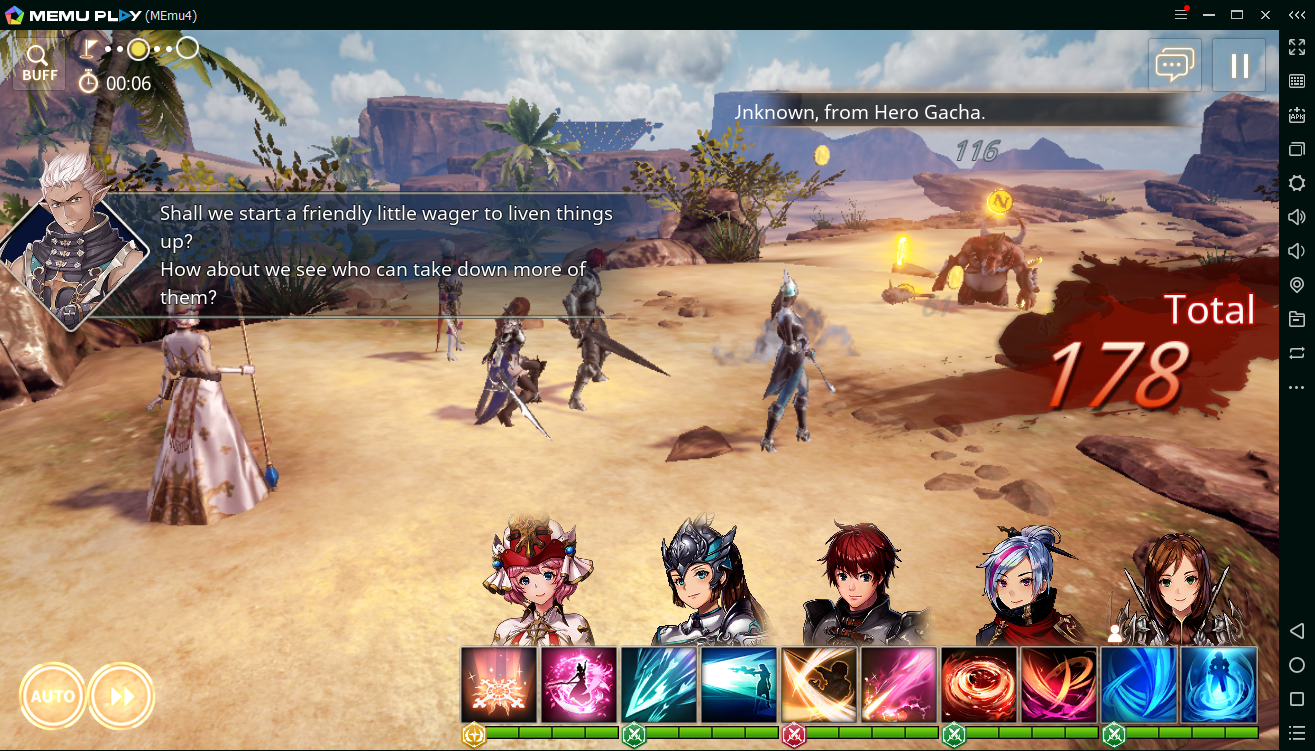This screenshot has height=751, width=1315.
Task: Trigger the cyan beam thrust skill
Action: tap(739, 685)
